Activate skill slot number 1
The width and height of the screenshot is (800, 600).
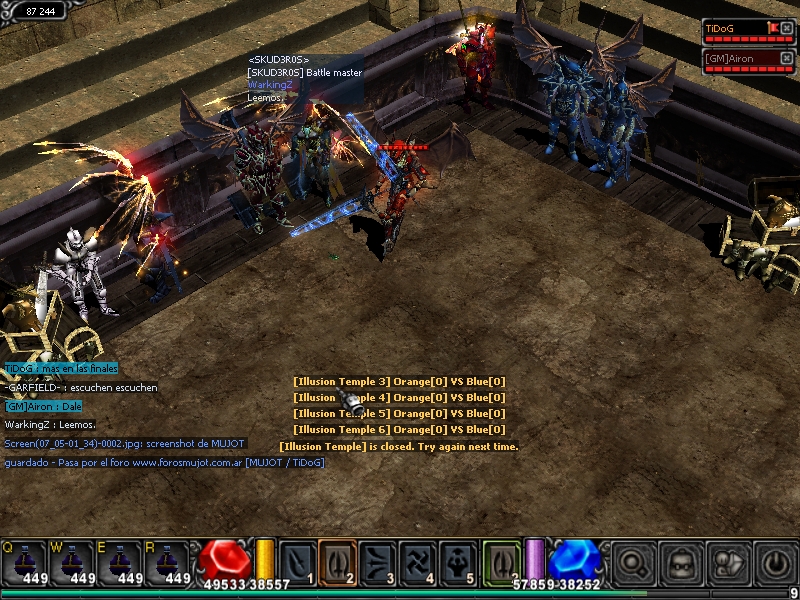coord(297,561)
